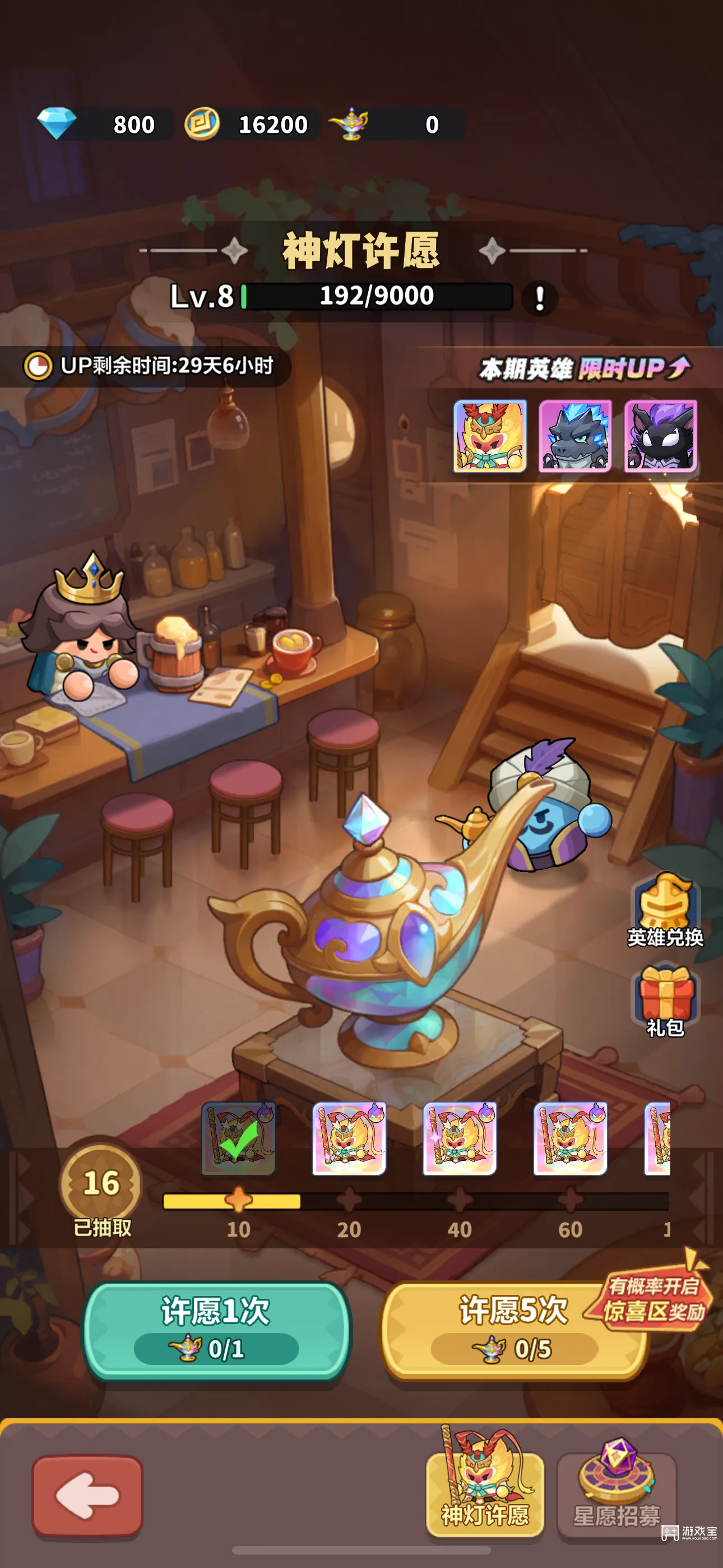The width and height of the screenshot is (723, 1568).
Task: Select the claimed 10-draw milestone reward
Action: click(239, 1138)
